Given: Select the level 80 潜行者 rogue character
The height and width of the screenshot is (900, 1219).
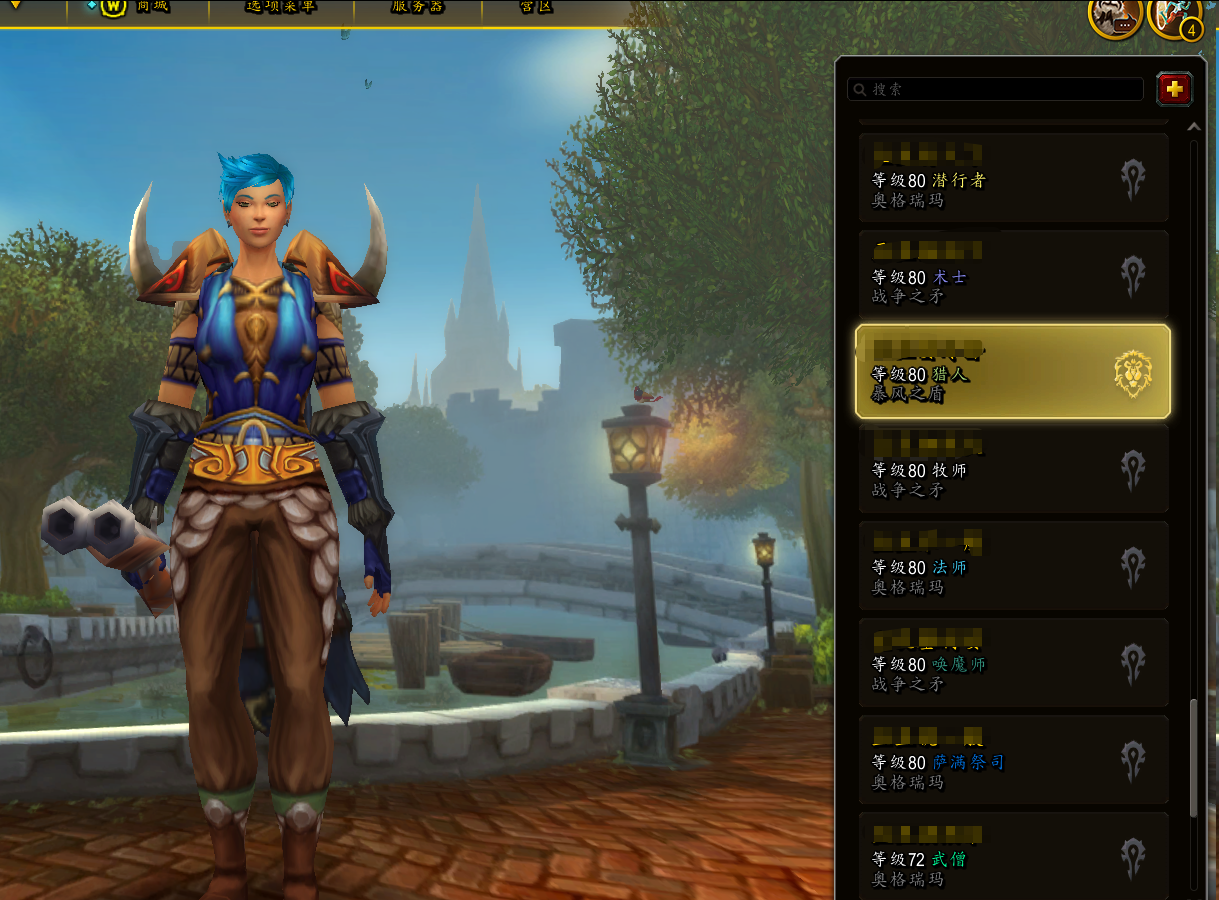Looking at the screenshot, I should tap(1013, 178).
